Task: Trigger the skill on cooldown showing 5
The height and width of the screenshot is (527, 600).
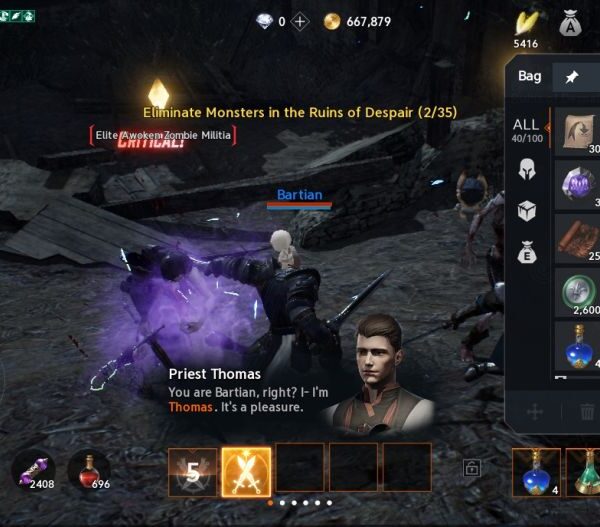Action: pyautogui.click(x=192, y=471)
